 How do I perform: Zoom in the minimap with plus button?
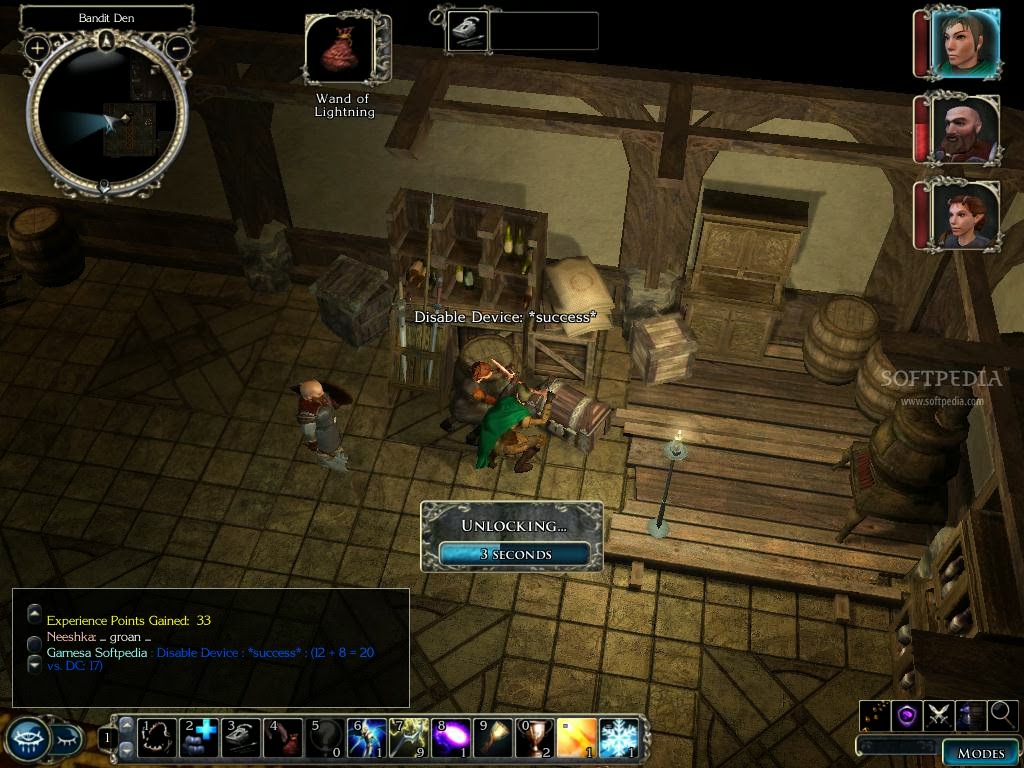click(x=38, y=47)
